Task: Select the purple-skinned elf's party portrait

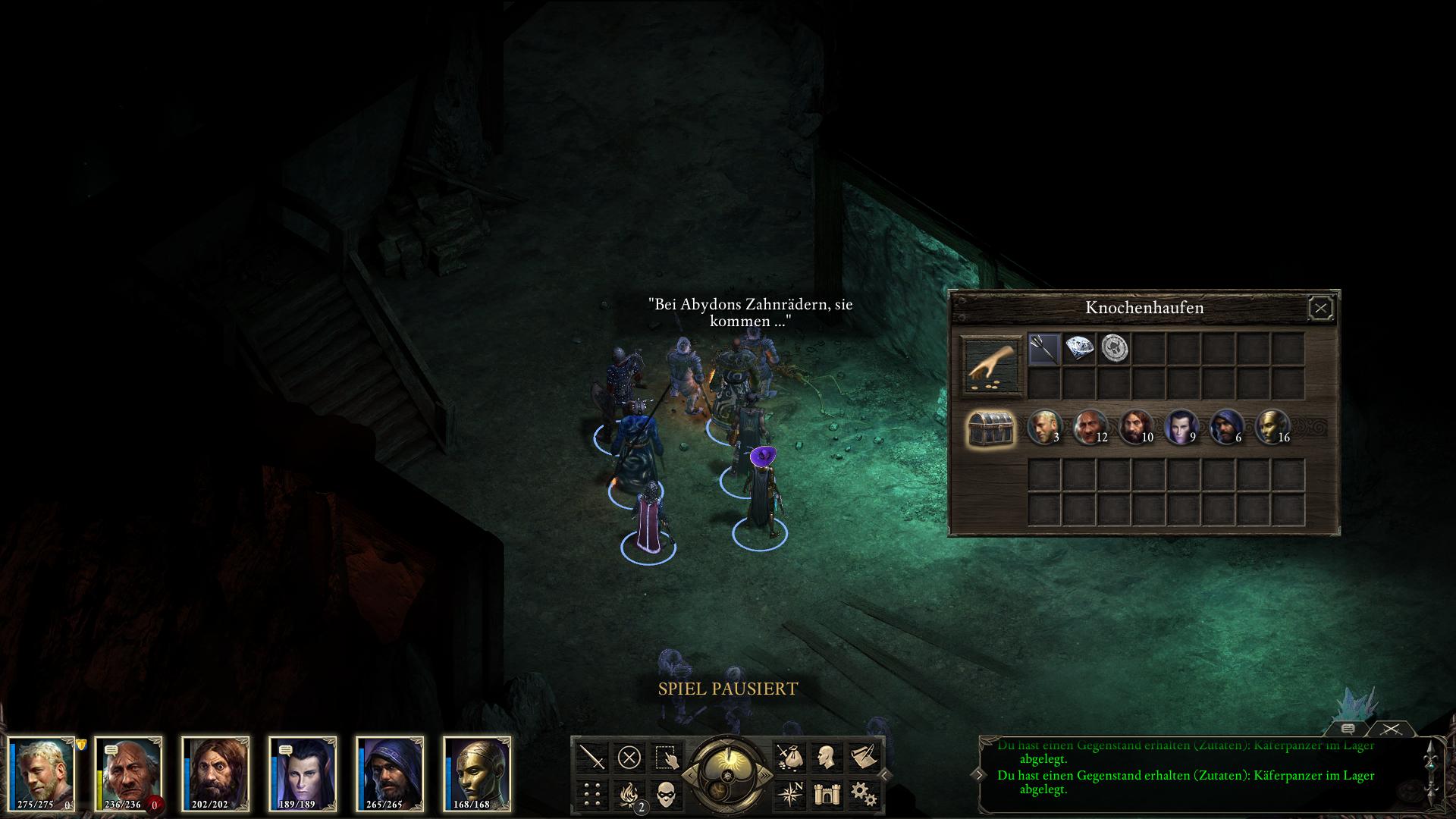Action: click(x=303, y=773)
